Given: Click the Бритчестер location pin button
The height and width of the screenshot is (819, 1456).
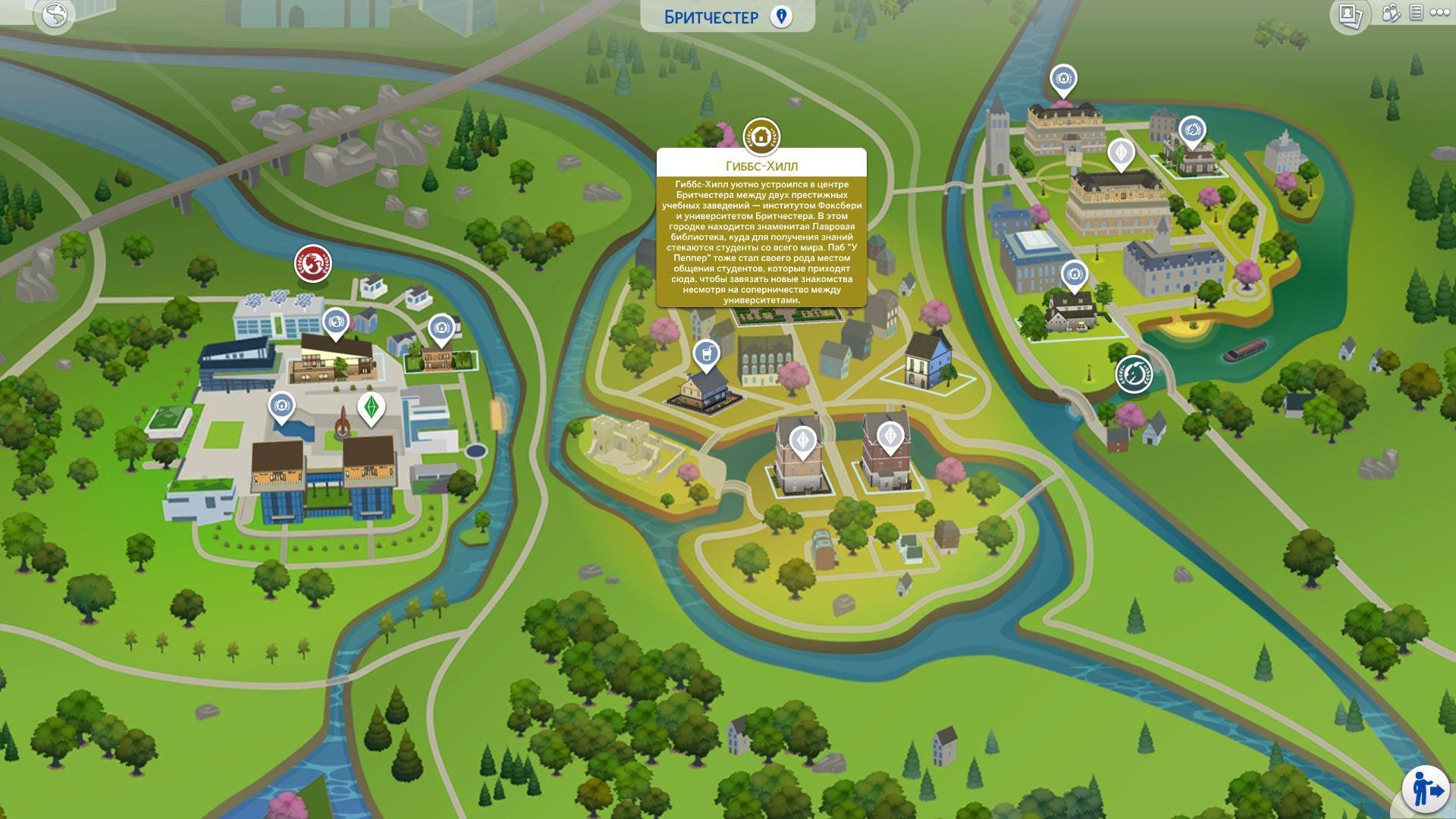Looking at the screenshot, I should [x=781, y=17].
